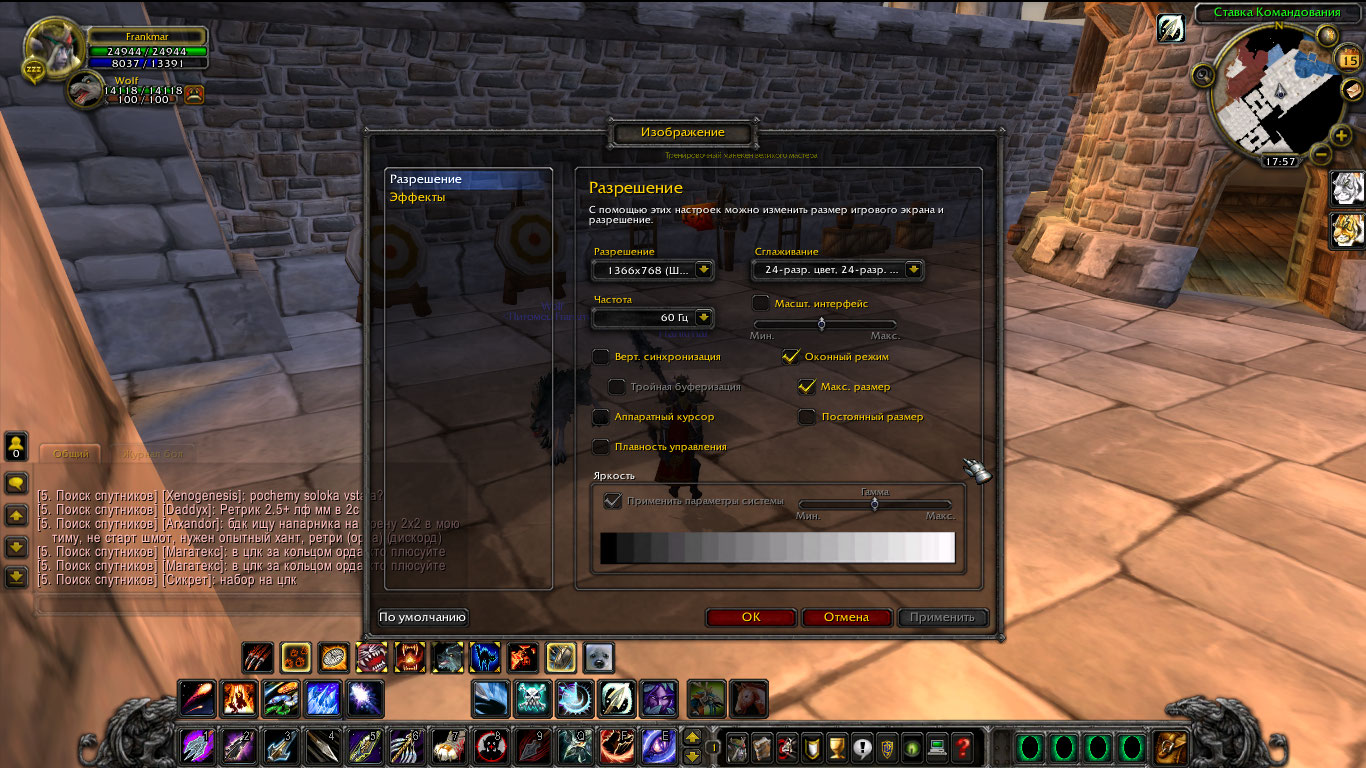
Task: Check the Постоянный размер option
Action: [807, 416]
